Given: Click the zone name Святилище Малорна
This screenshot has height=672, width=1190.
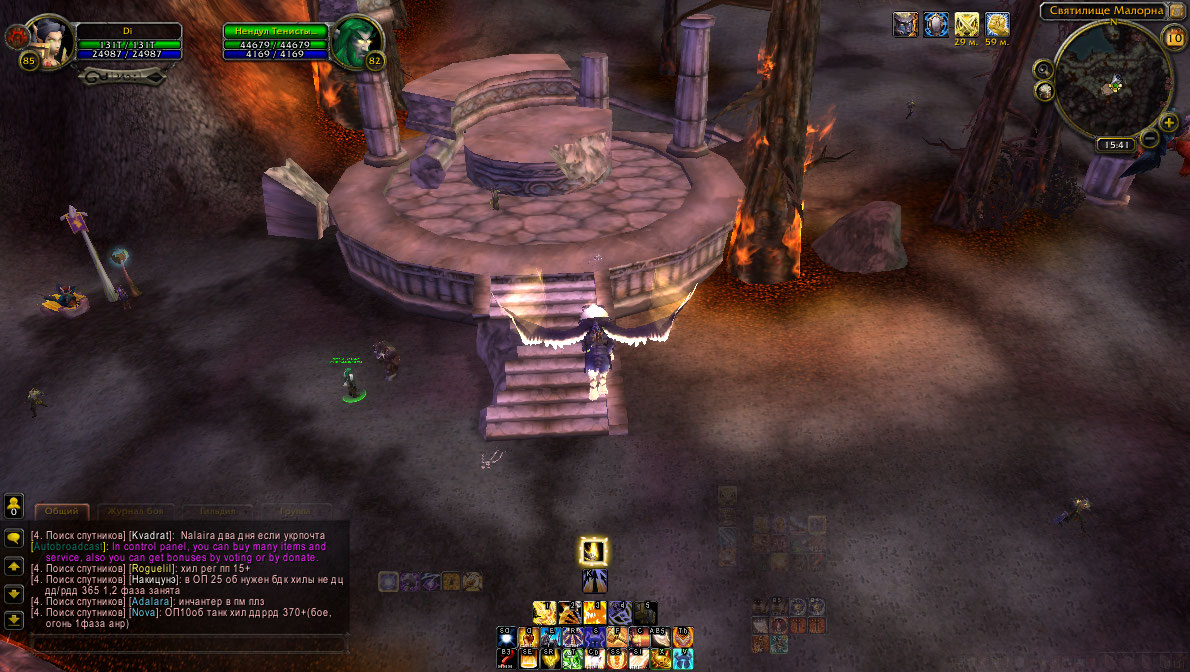Looking at the screenshot, I should [x=1103, y=11].
